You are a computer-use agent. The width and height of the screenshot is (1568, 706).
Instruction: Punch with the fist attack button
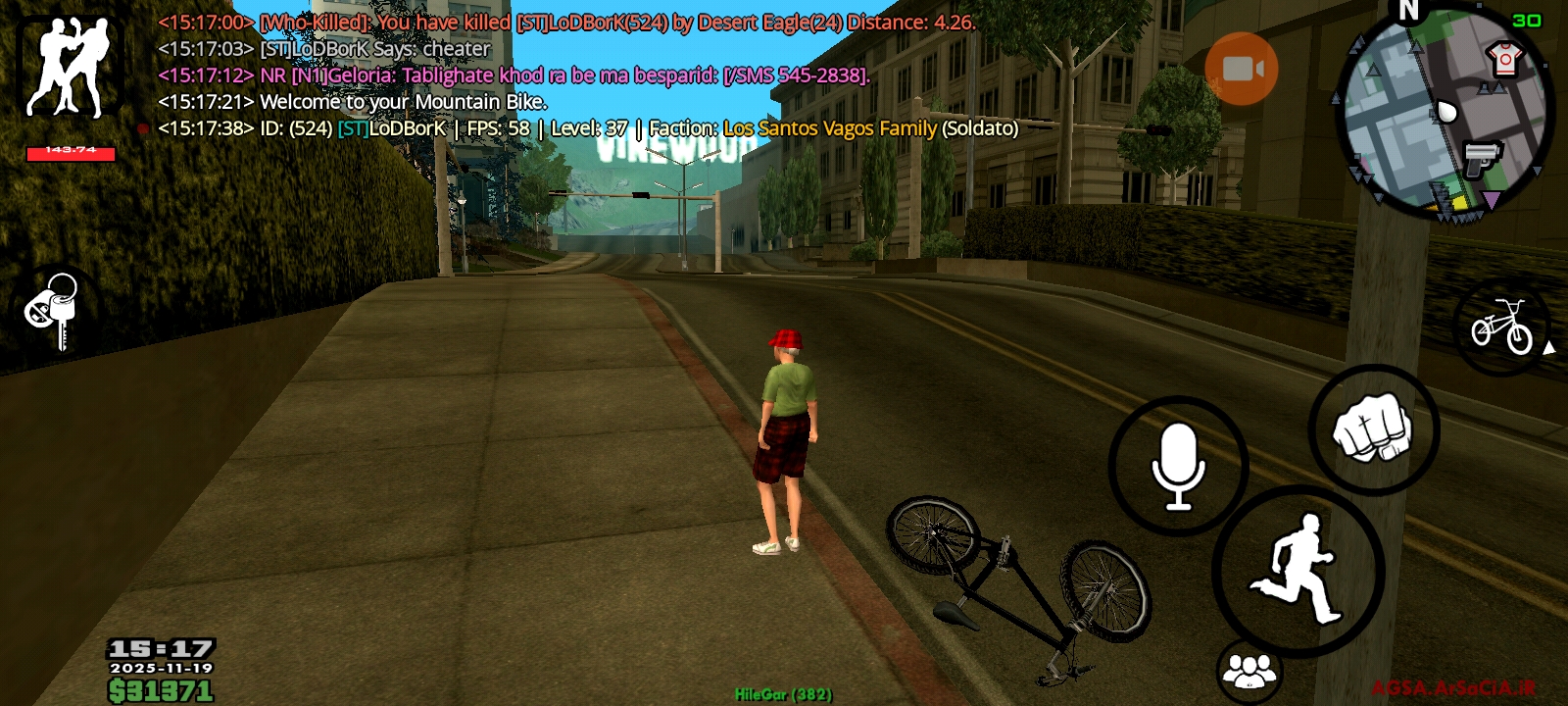pyautogui.click(x=1373, y=429)
